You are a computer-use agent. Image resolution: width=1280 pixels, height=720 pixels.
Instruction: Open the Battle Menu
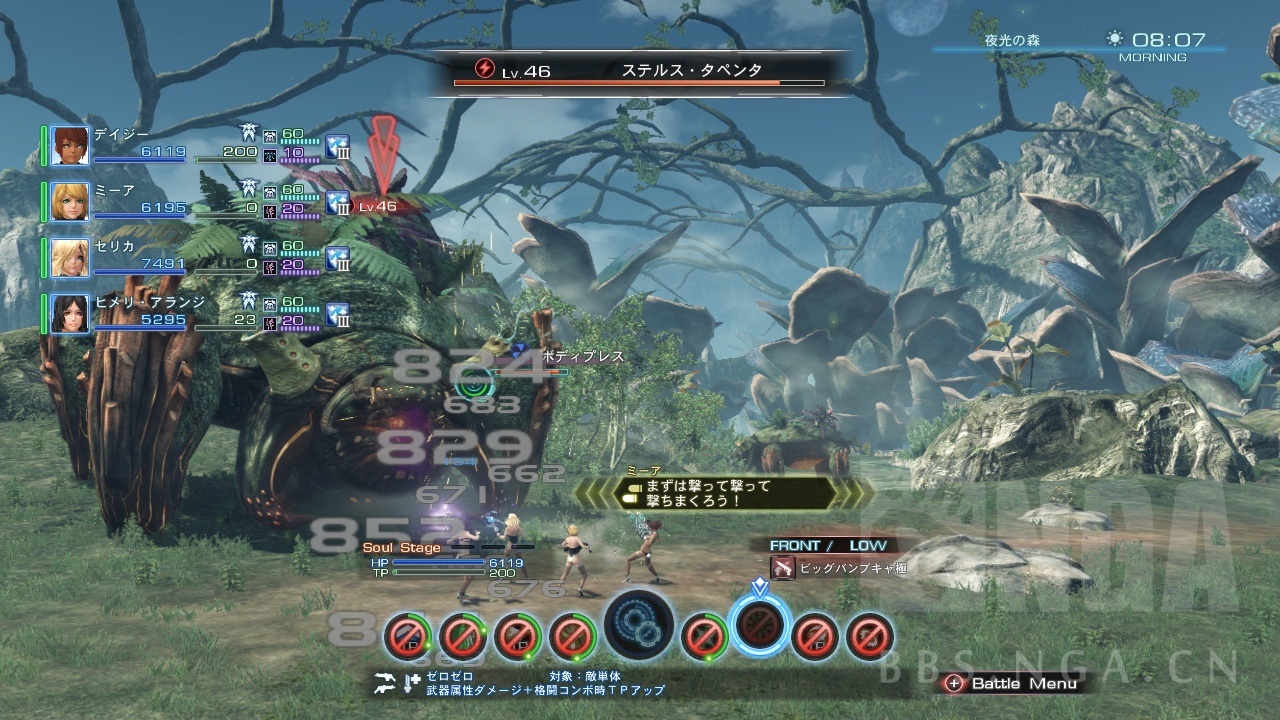[x=1014, y=684]
